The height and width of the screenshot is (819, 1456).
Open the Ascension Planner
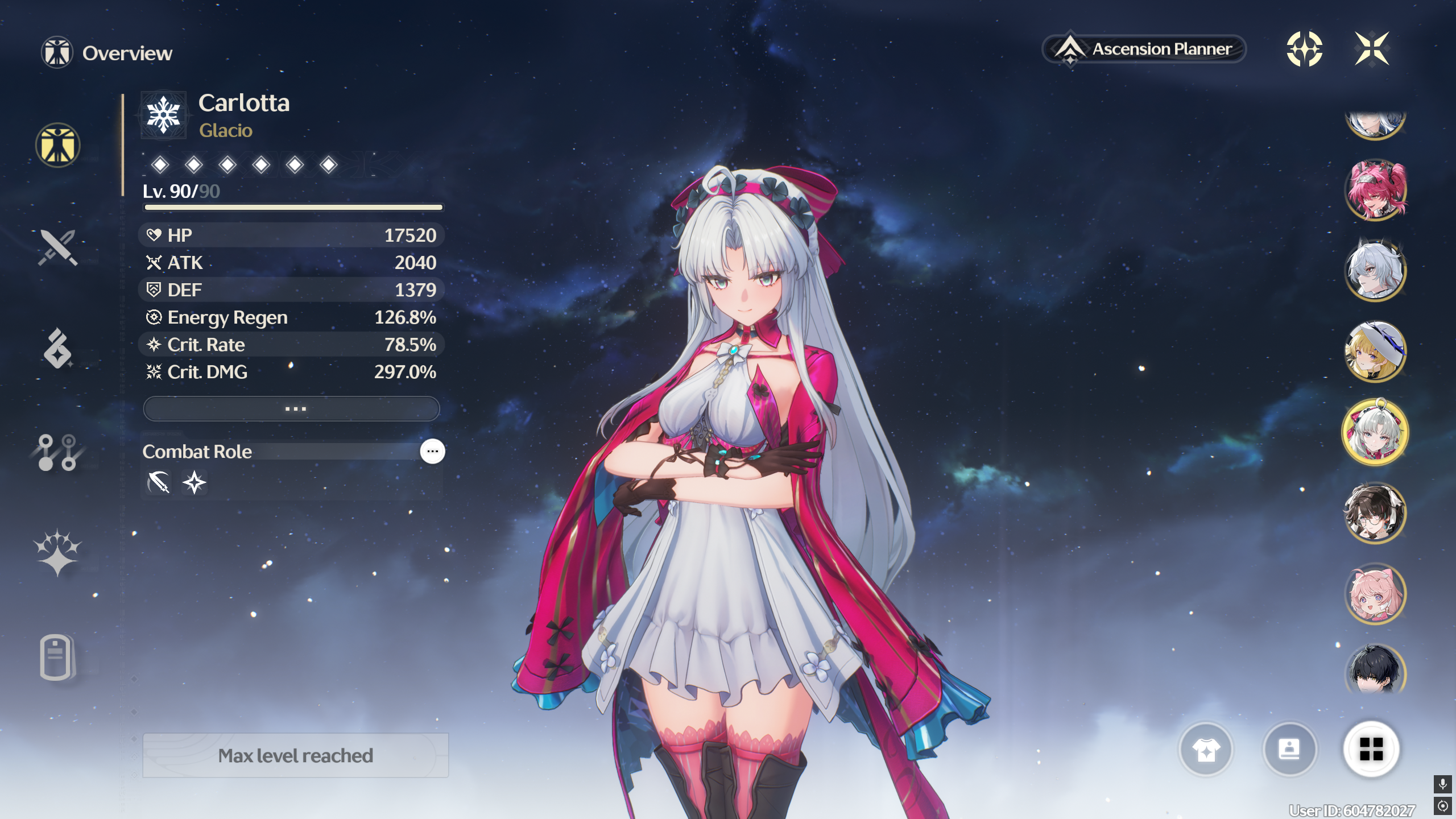(x=1144, y=49)
